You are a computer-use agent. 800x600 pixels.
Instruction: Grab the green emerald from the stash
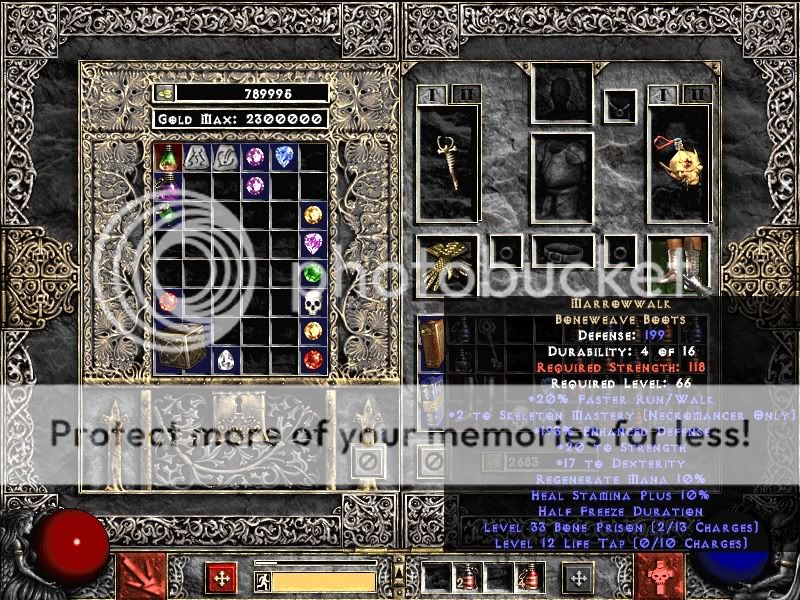[x=314, y=272]
